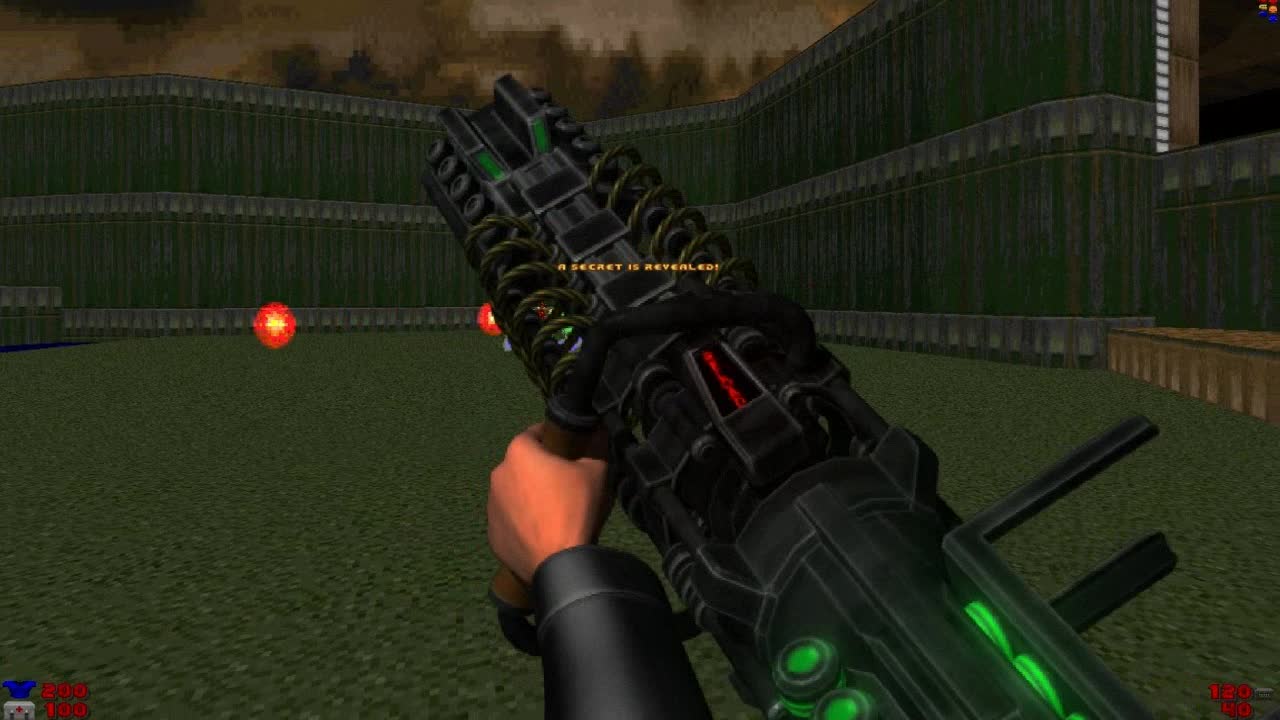1280x720 pixels.
Task: Click the leftmost flying red fireball
Action: [272, 323]
